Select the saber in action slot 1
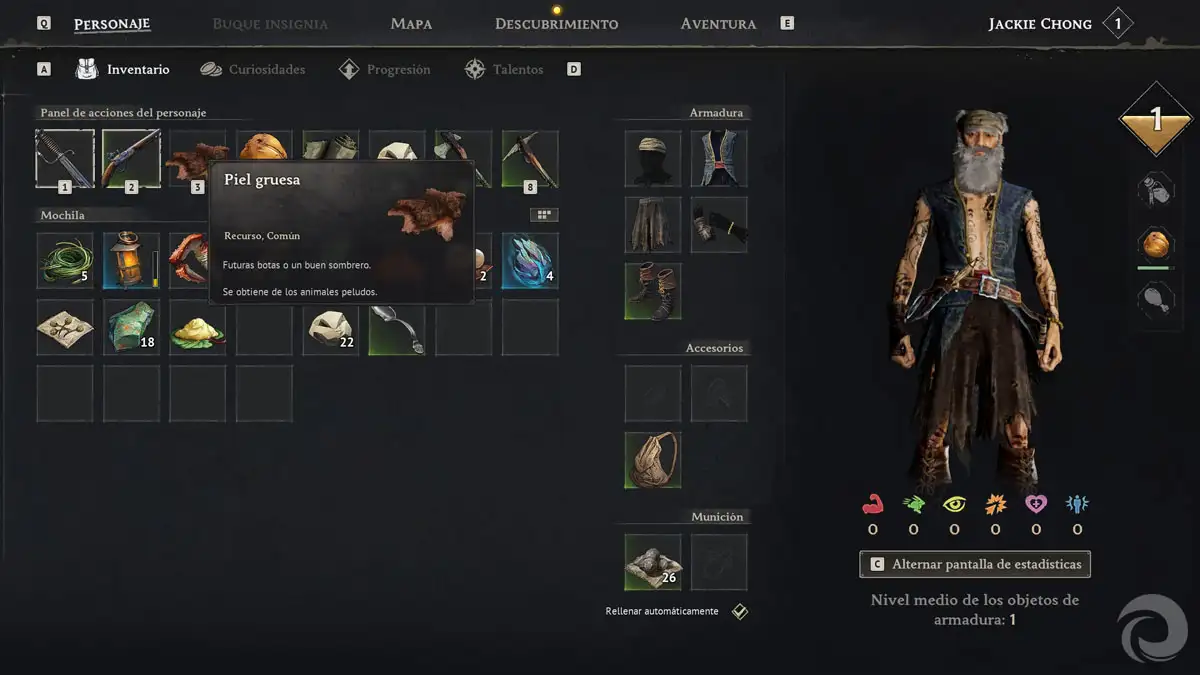 tap(65, 159)
